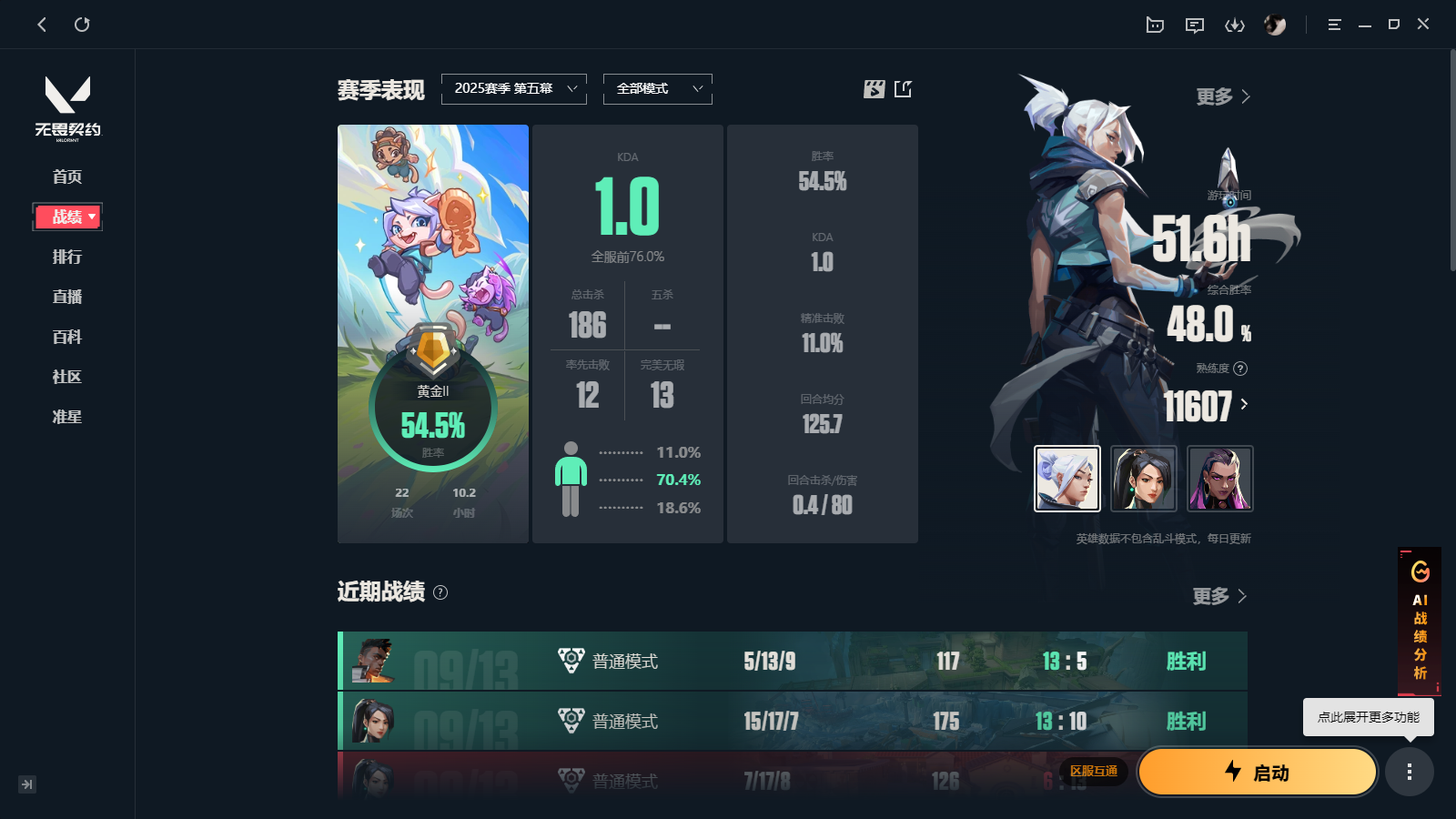
Task: Open the chat message icon in the title bar
Action: point(1195,25)
